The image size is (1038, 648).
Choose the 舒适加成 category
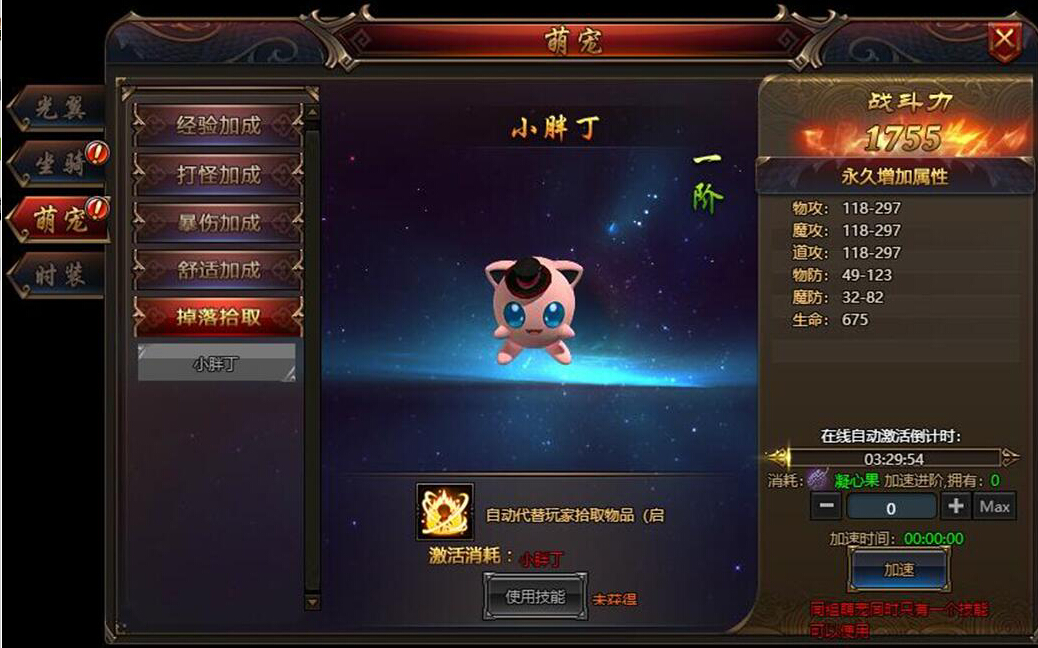click(x=218, y=270)
